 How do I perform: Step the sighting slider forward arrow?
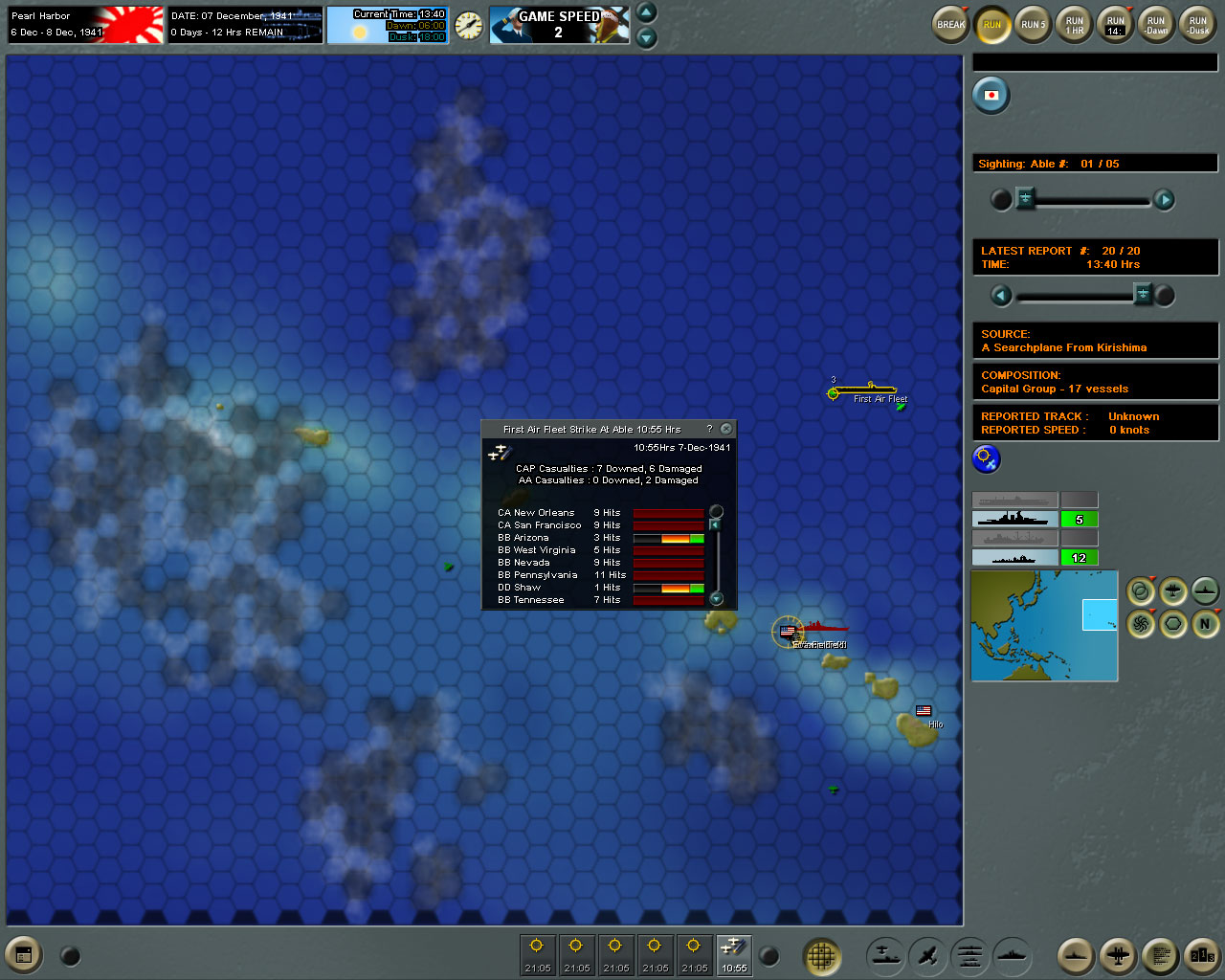point(1164,199)
